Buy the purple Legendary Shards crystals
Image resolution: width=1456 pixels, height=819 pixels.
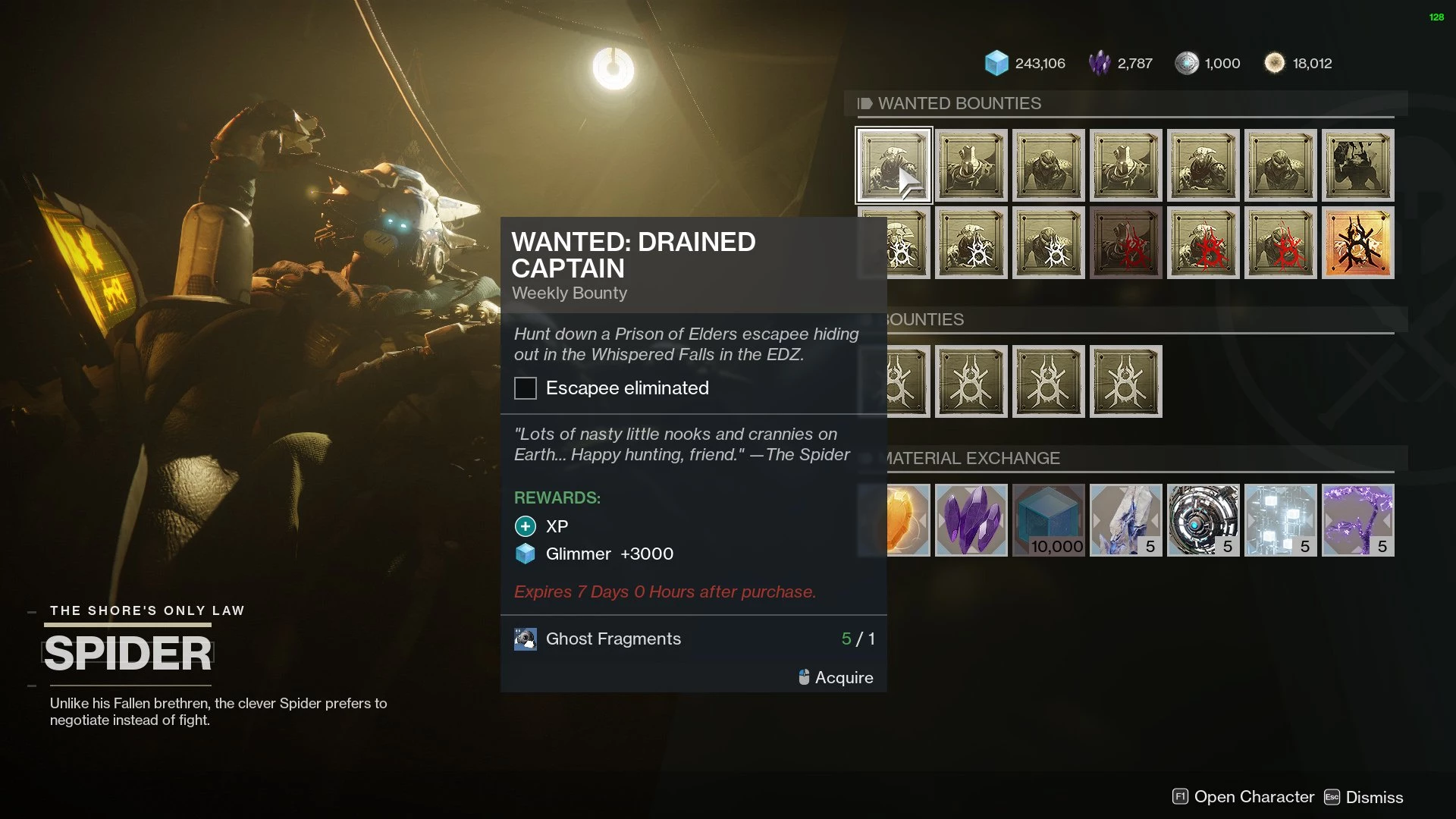coord(971,520)
